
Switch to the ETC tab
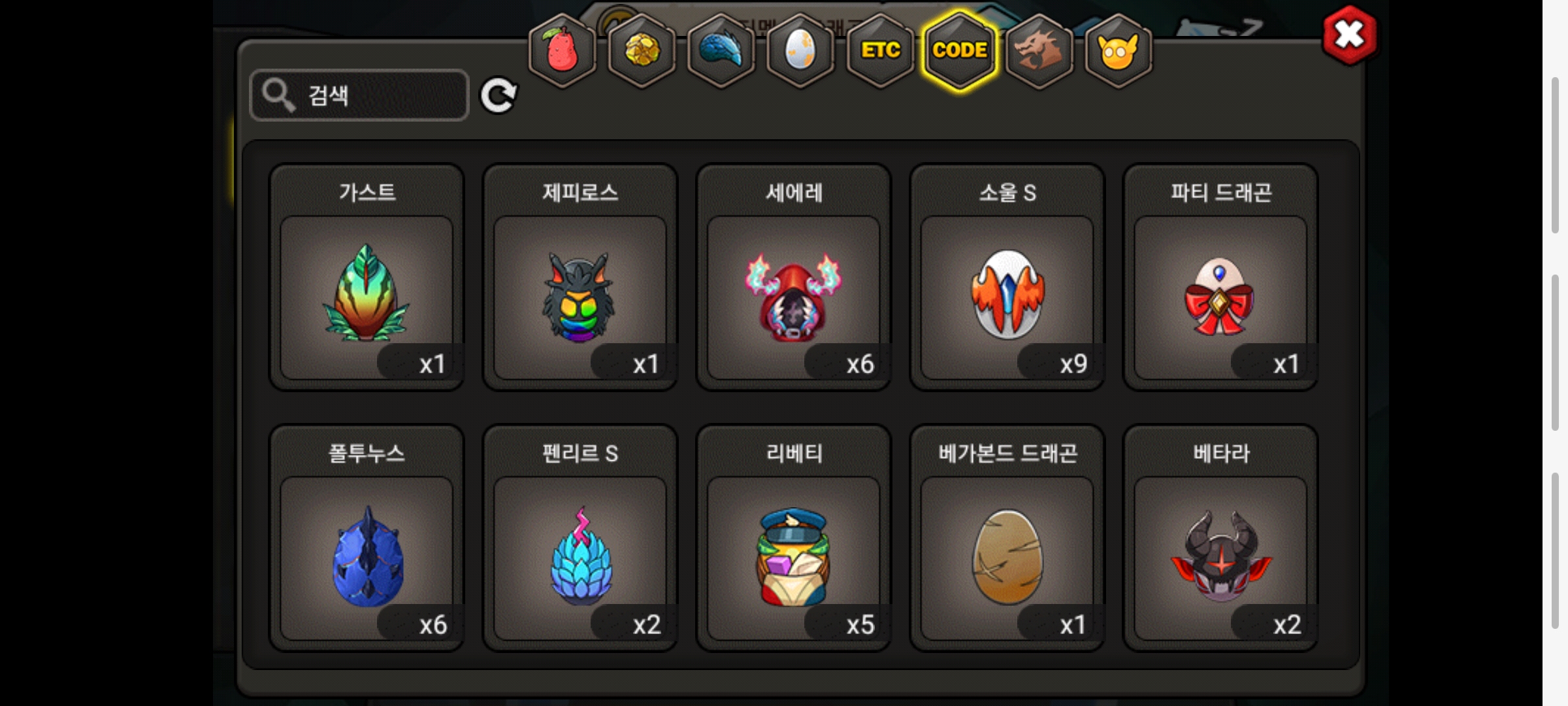tap(880, 50)
